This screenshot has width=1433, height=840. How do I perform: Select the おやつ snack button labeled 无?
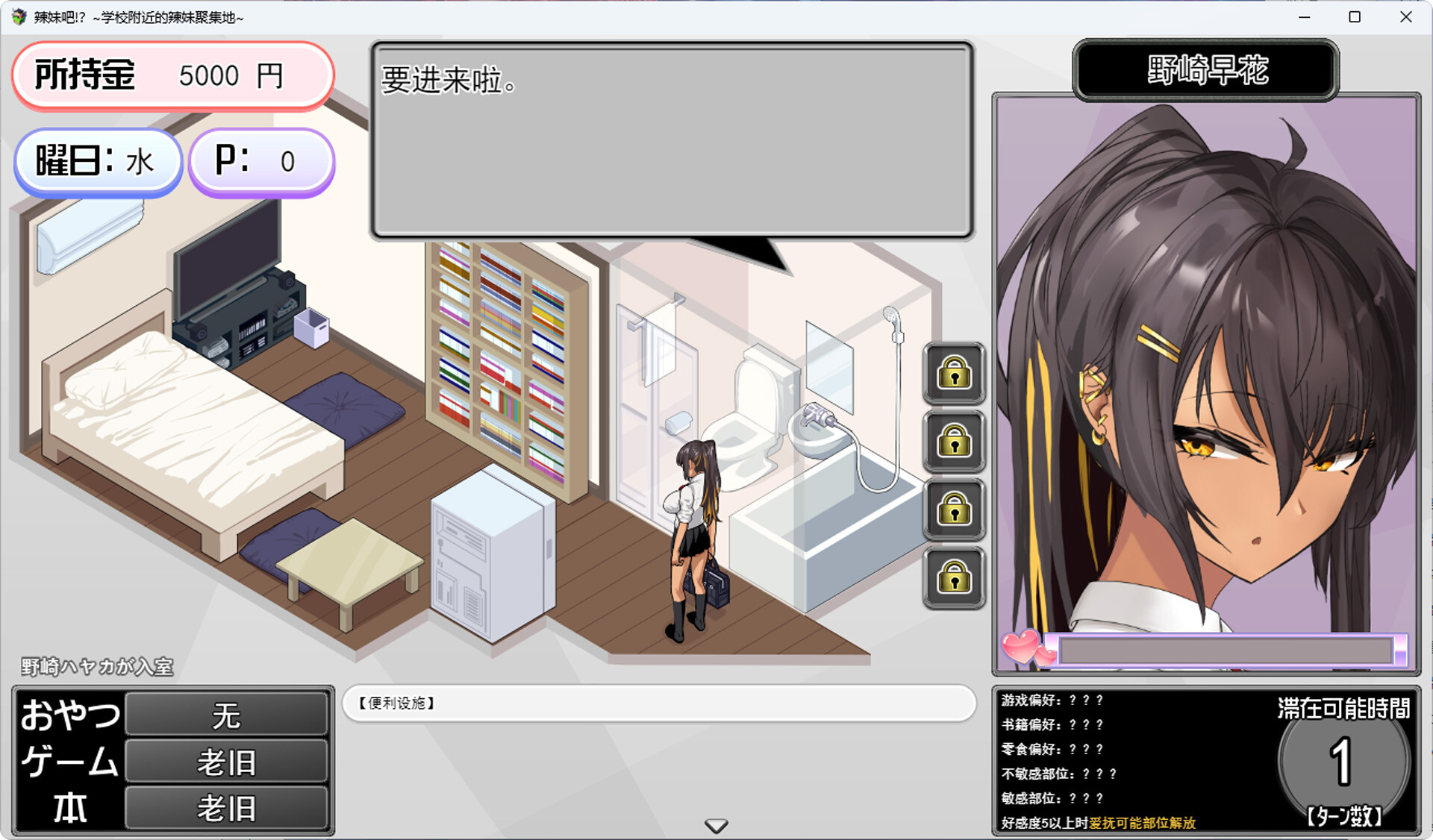tap(226, 715)
